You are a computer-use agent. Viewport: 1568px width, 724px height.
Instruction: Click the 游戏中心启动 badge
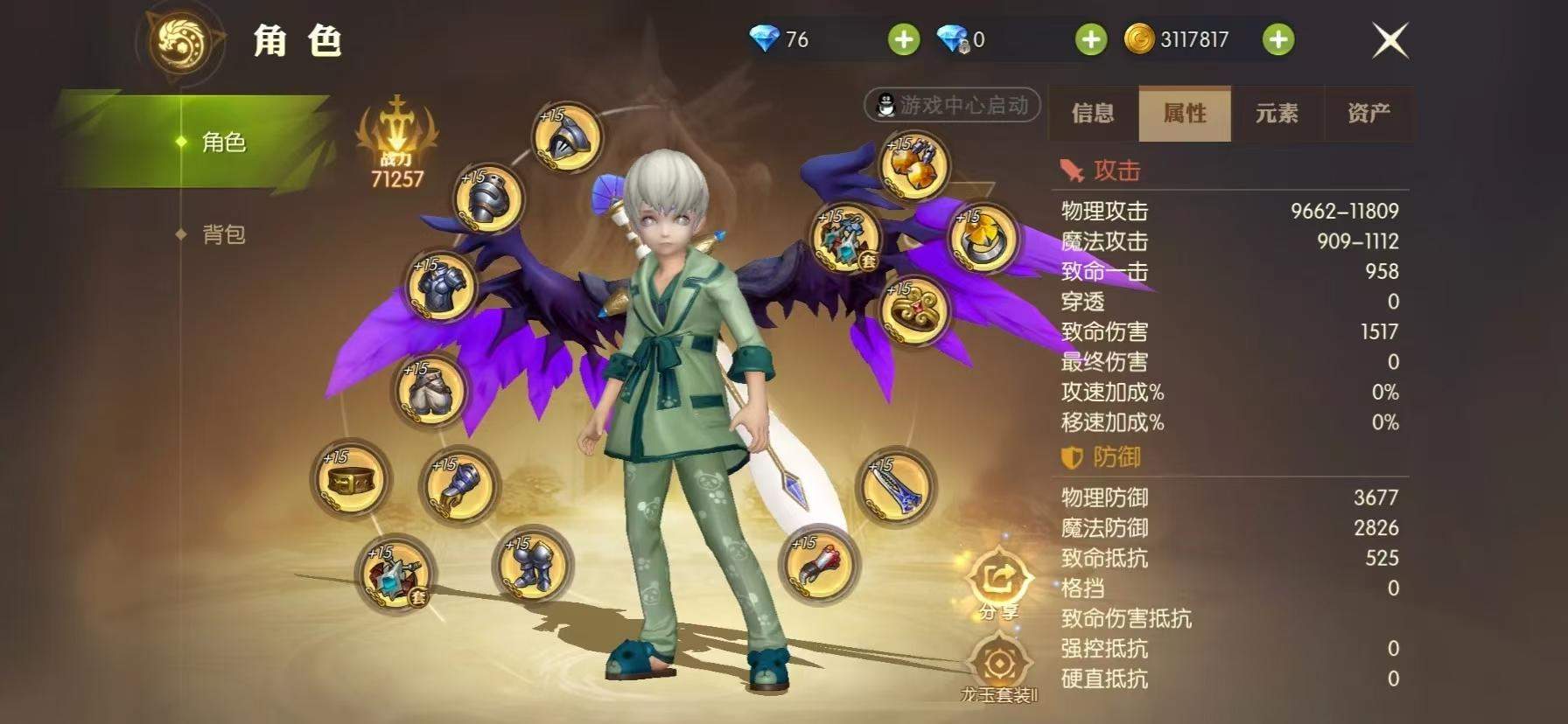coord(952,105)
